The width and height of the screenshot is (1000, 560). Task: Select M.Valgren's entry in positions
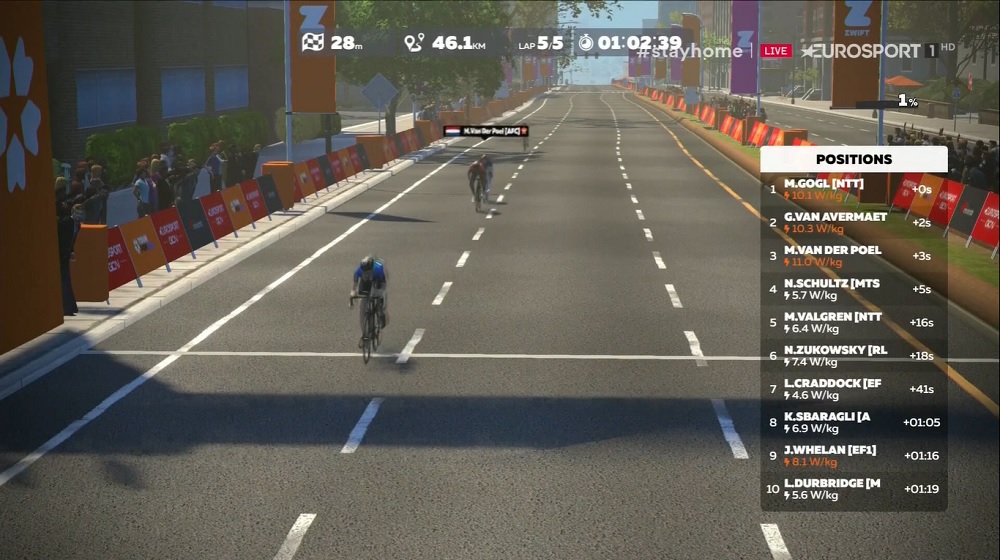[x=853, y=323]
